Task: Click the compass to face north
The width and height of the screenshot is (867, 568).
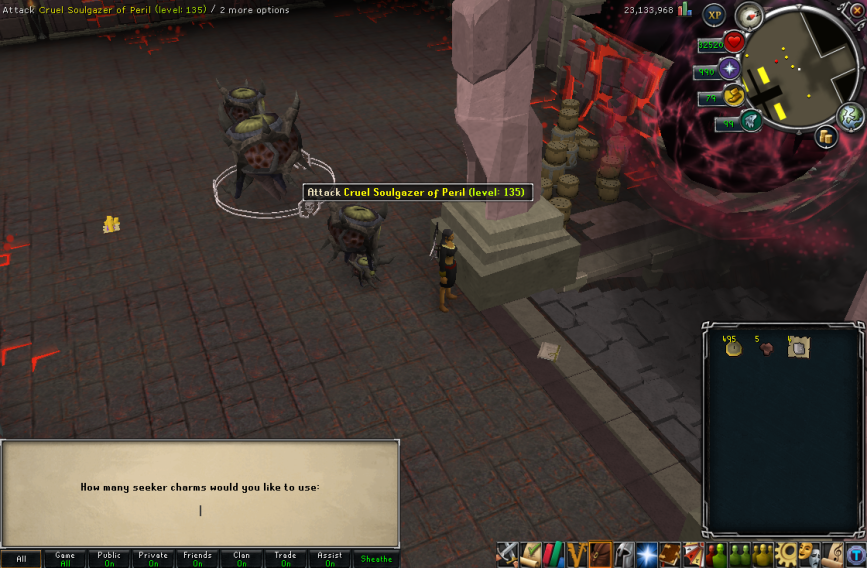Action: point(748,16)
